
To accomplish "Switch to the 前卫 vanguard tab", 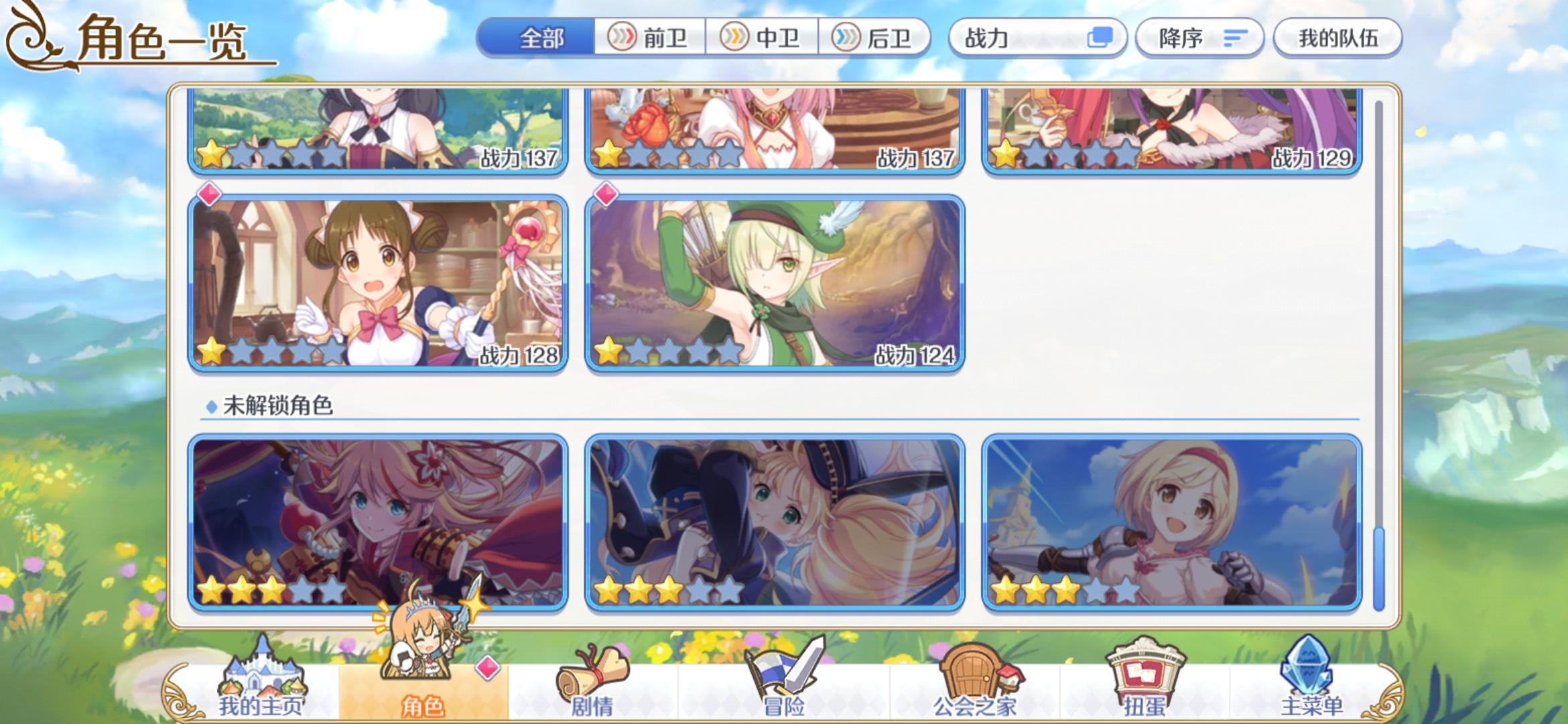I will click(647, 38).
